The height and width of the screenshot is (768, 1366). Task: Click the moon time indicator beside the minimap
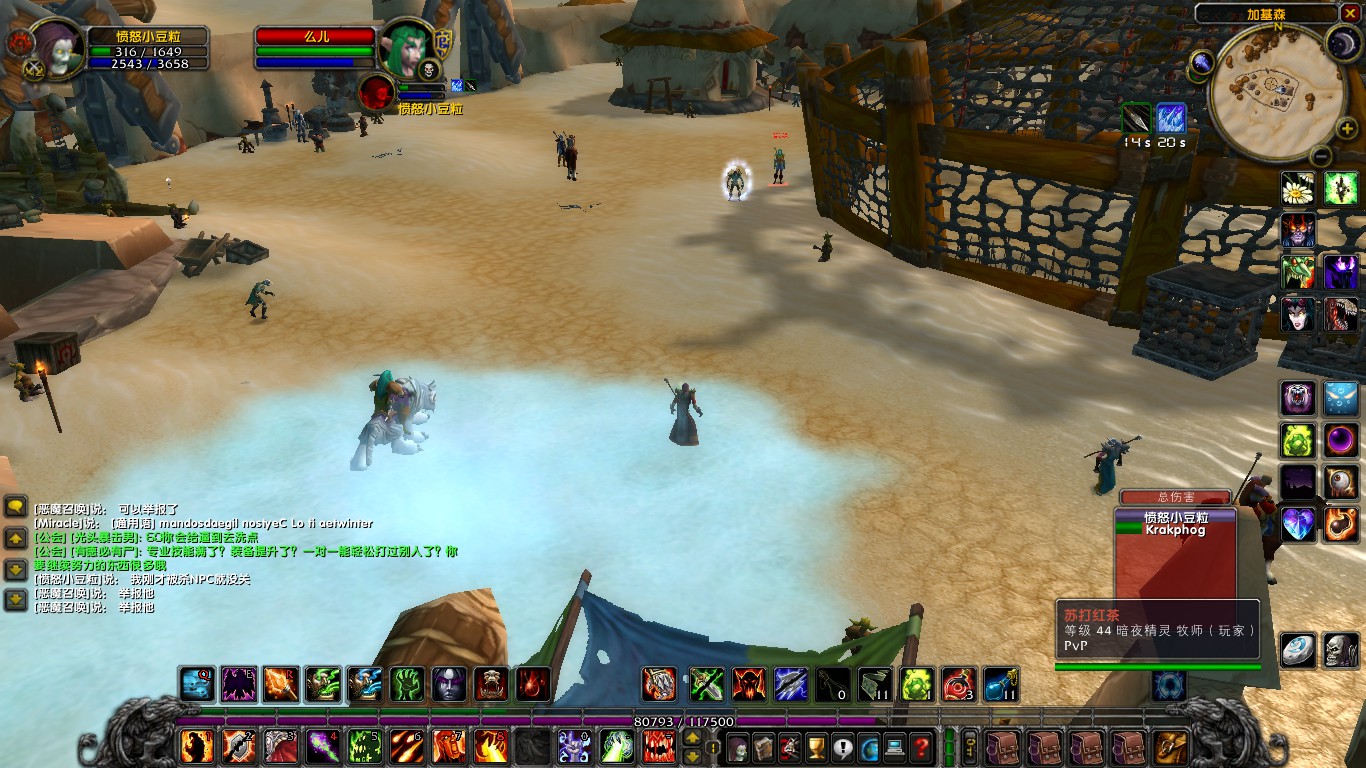coord(1343,43)
